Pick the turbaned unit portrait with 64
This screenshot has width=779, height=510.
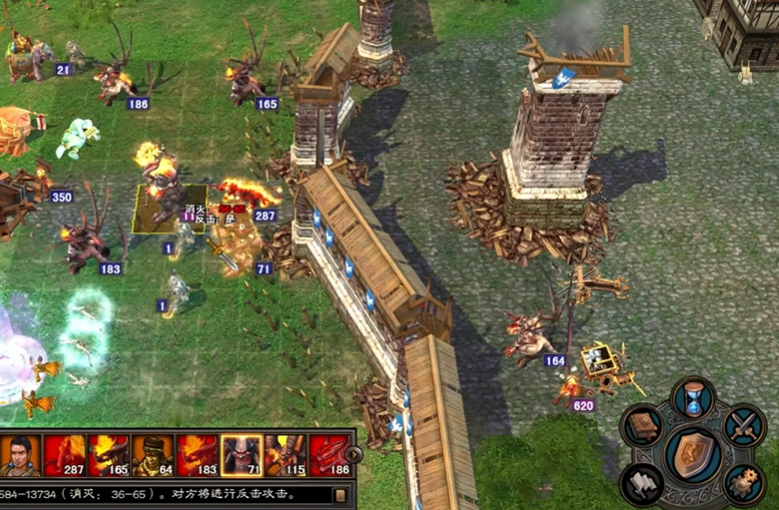coord(152,455)
